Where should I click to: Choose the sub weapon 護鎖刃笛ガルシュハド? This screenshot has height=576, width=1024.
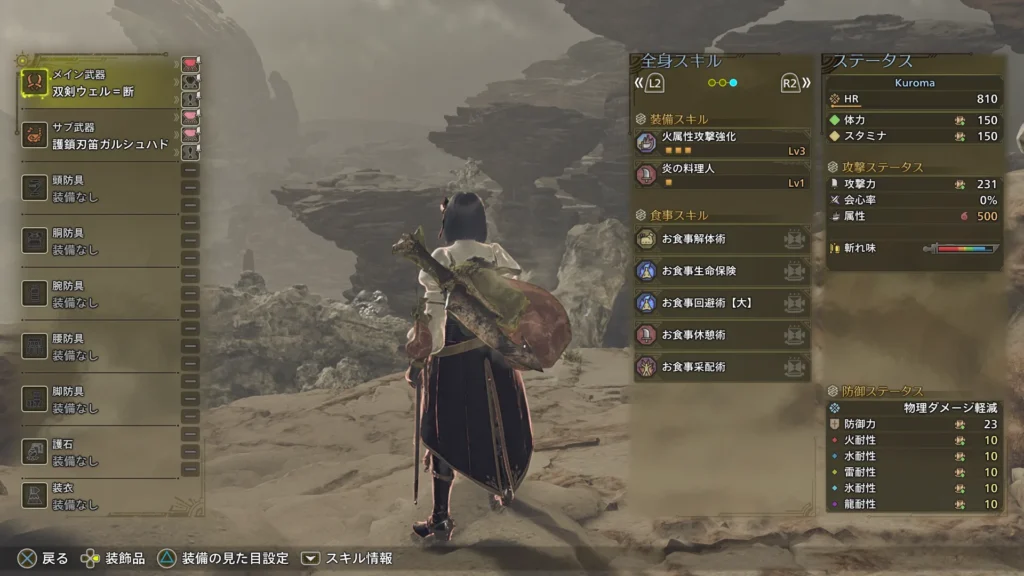click(x=98, y=136)
